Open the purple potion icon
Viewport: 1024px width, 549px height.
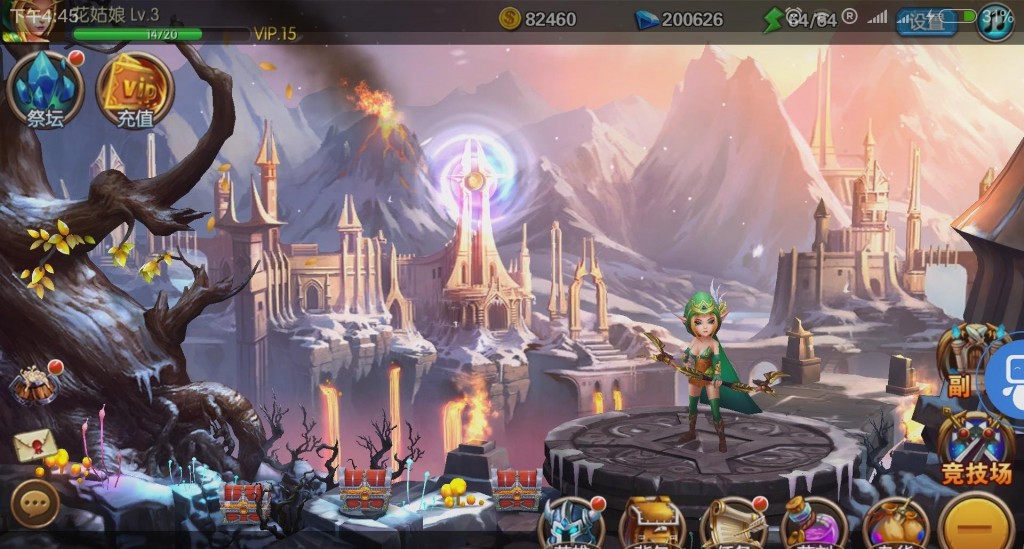coord(812,524)
